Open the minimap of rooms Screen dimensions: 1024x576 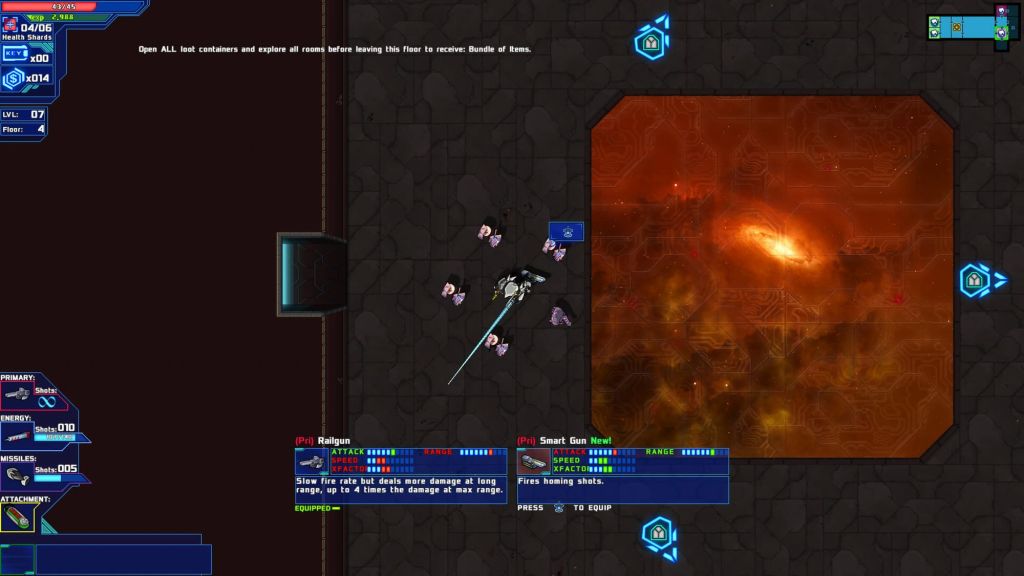pyautogui.click(x=971, y=26)
